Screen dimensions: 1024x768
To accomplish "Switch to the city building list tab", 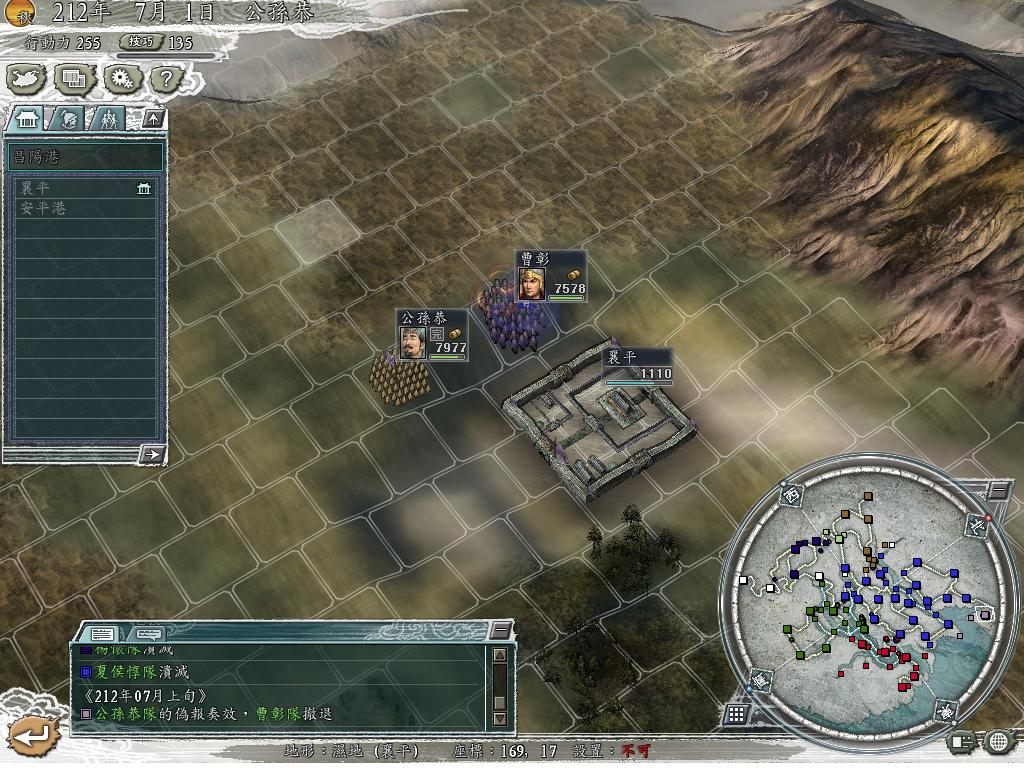I will pyautogui.click(x=26, y=118).
